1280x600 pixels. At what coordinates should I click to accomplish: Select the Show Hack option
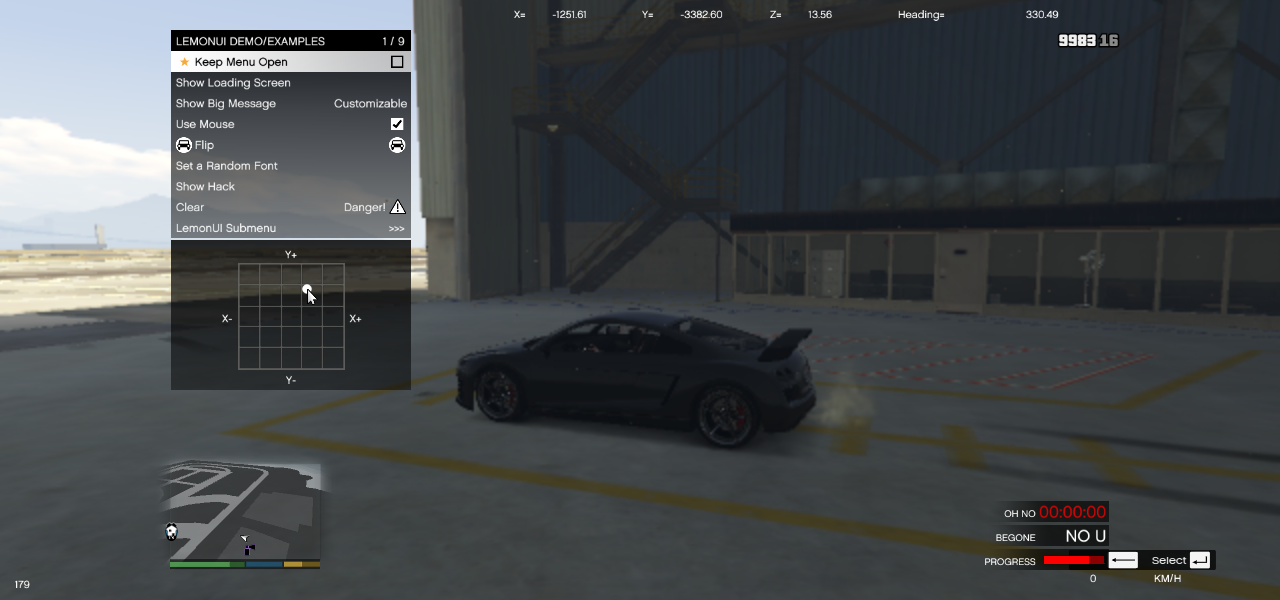pos(206,187)
